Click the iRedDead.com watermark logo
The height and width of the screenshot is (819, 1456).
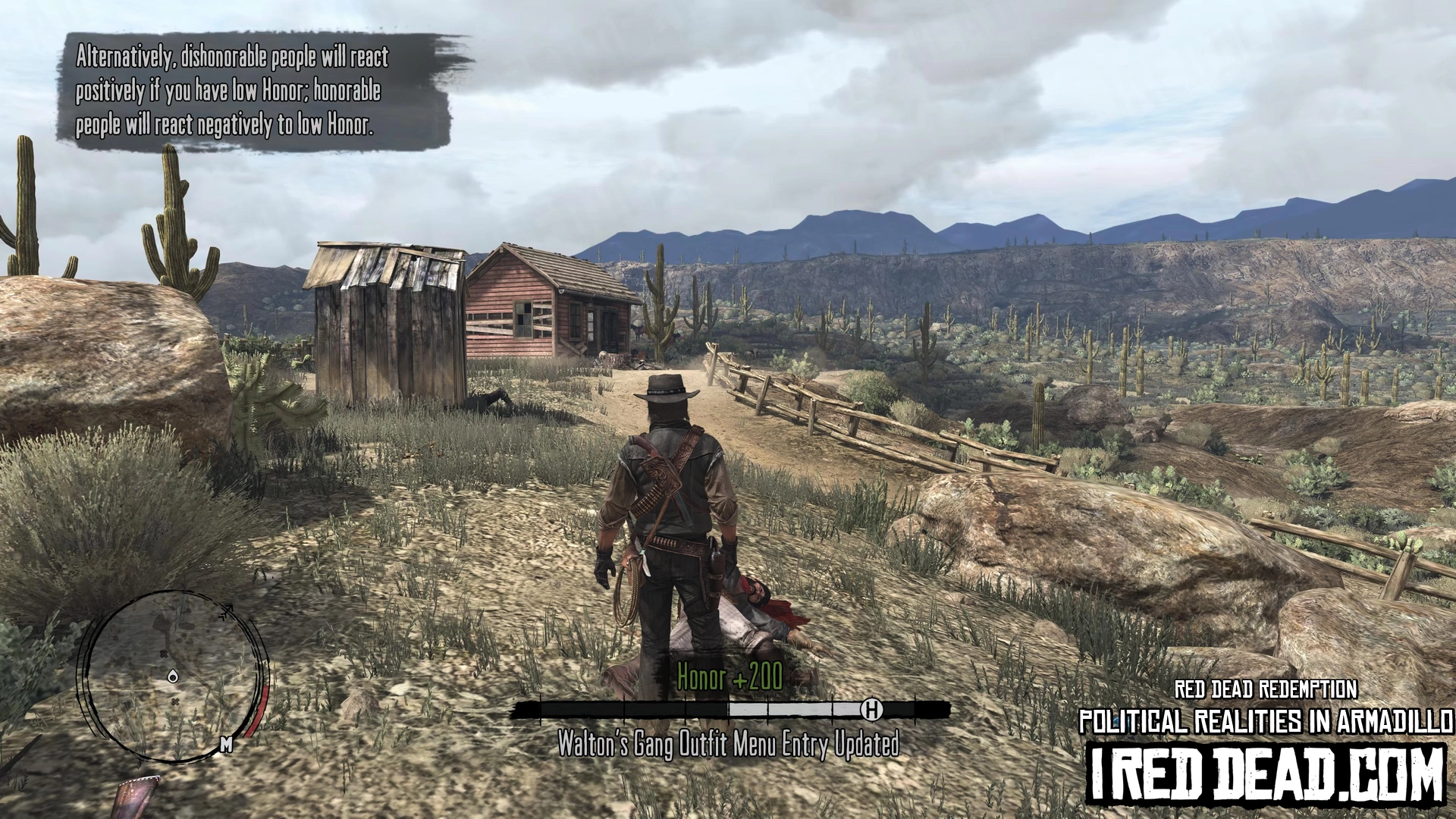tap(1266, 773)
